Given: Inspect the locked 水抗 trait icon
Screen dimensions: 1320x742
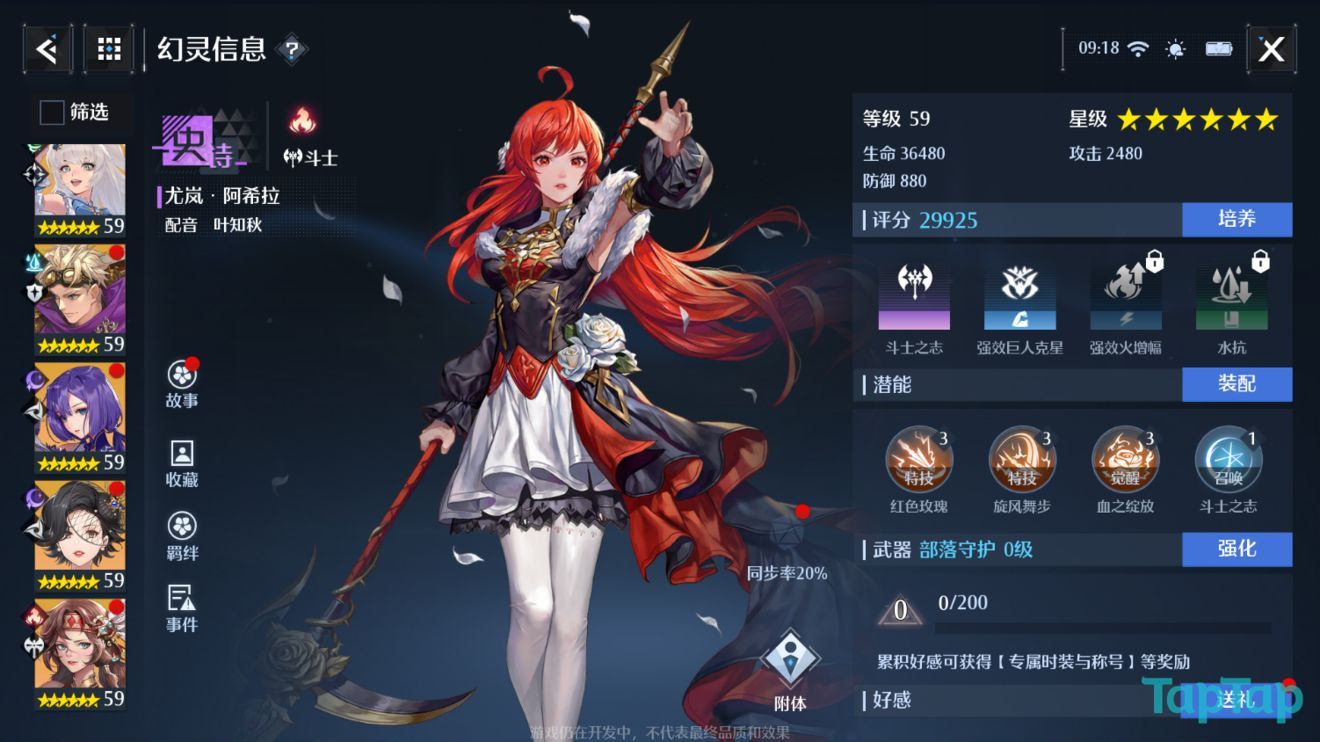Looking at the screenshot, I should click(x=1230, y=297).
